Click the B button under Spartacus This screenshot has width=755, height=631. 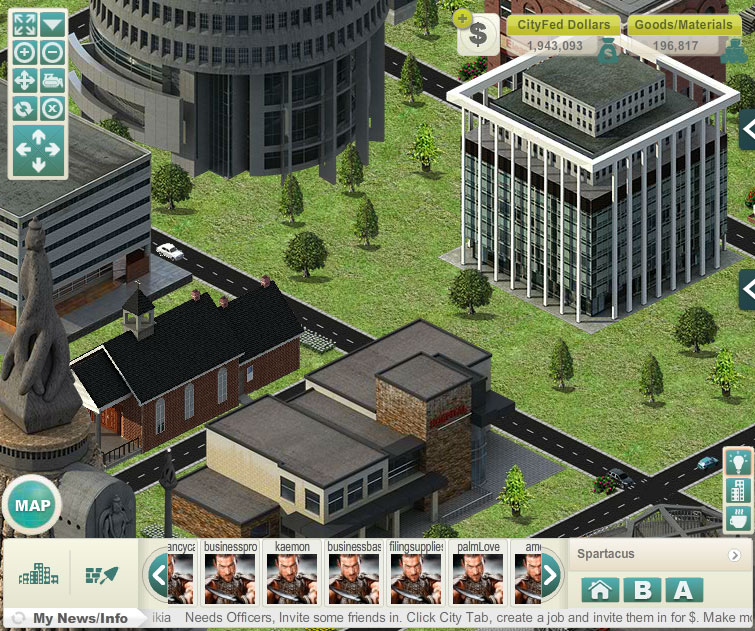point(641,590)
